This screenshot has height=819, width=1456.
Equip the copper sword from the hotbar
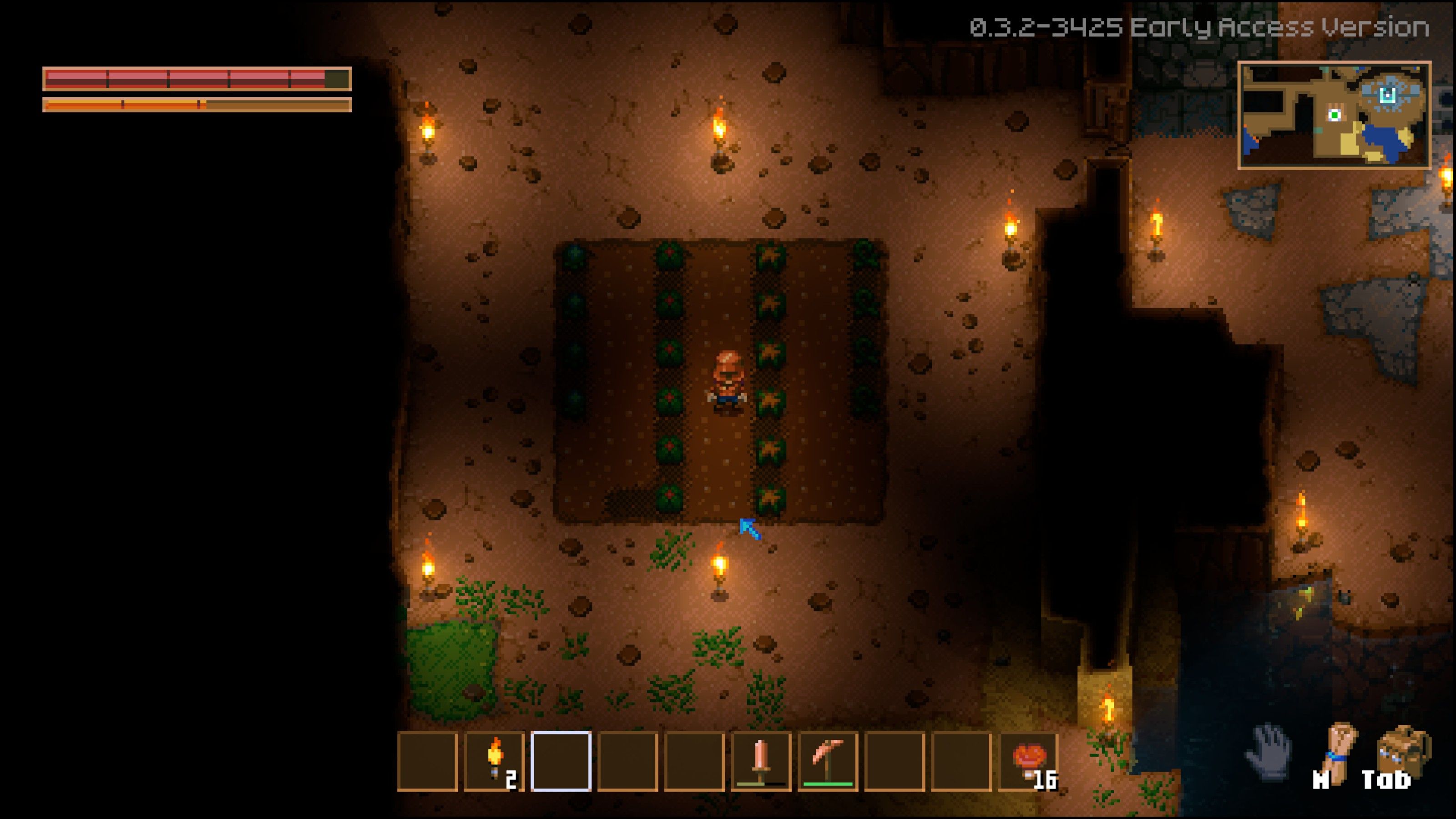pos(761,761)
